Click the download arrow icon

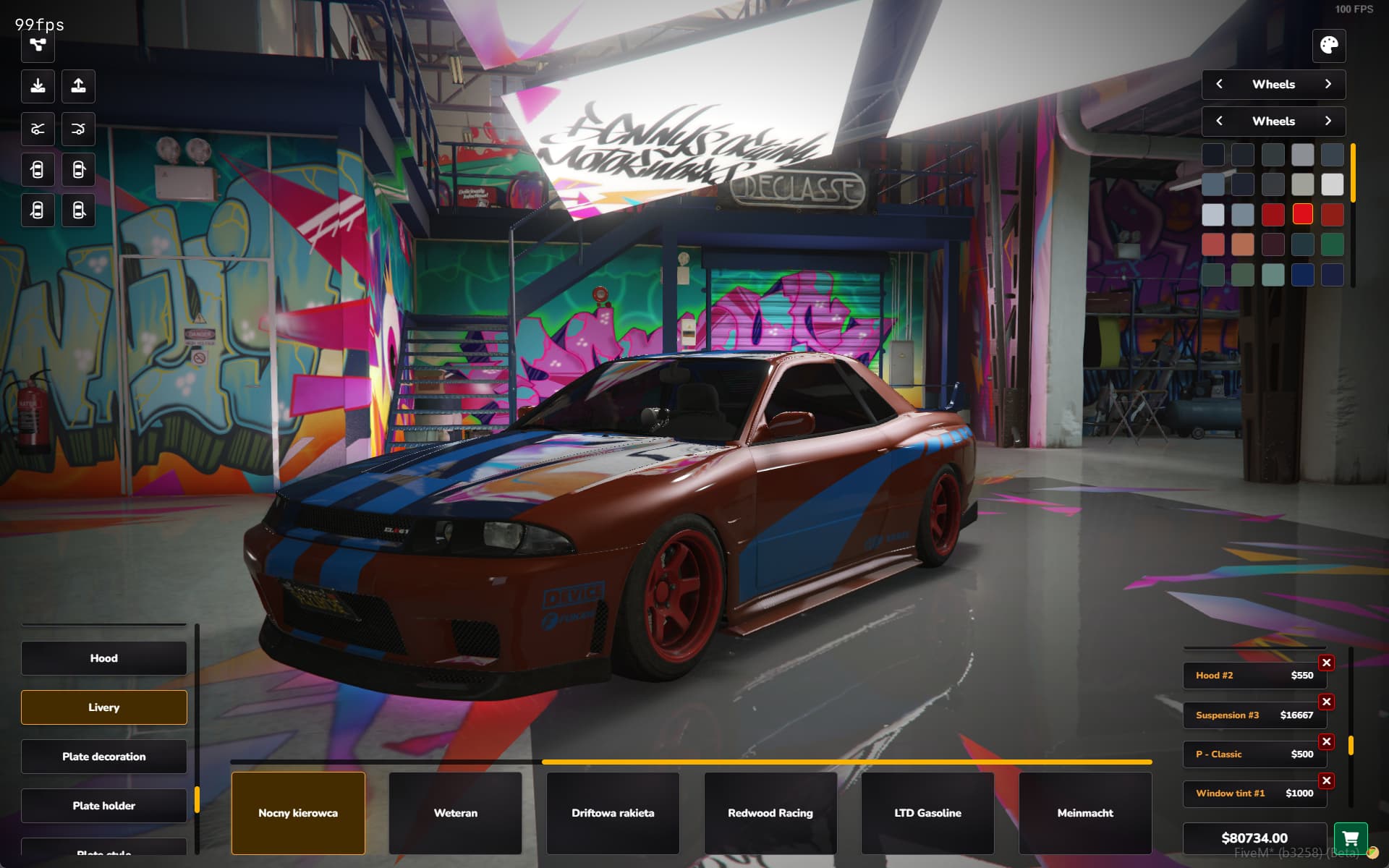coord(38,86)
